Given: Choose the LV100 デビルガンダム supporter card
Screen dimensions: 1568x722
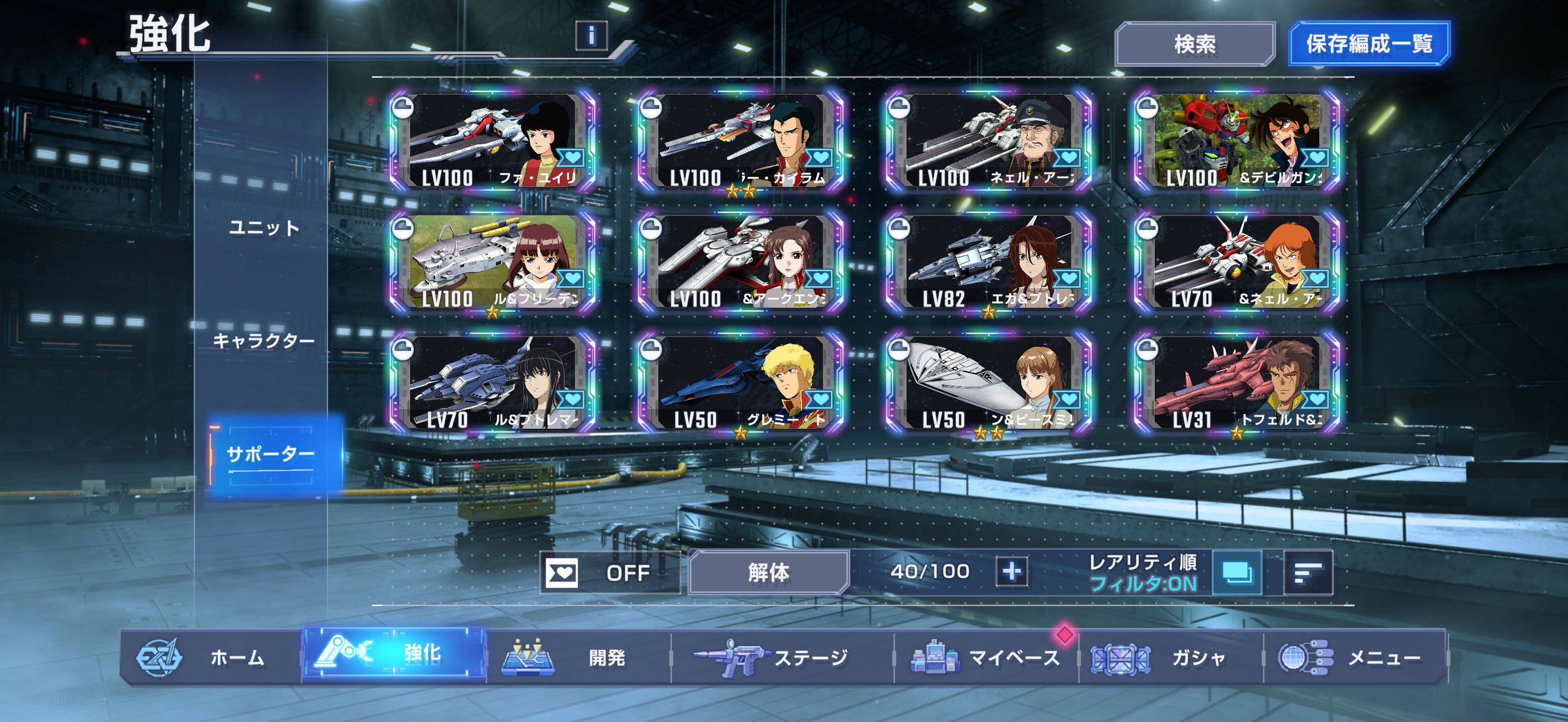Looking at the screenshot, I should 1237,141.
